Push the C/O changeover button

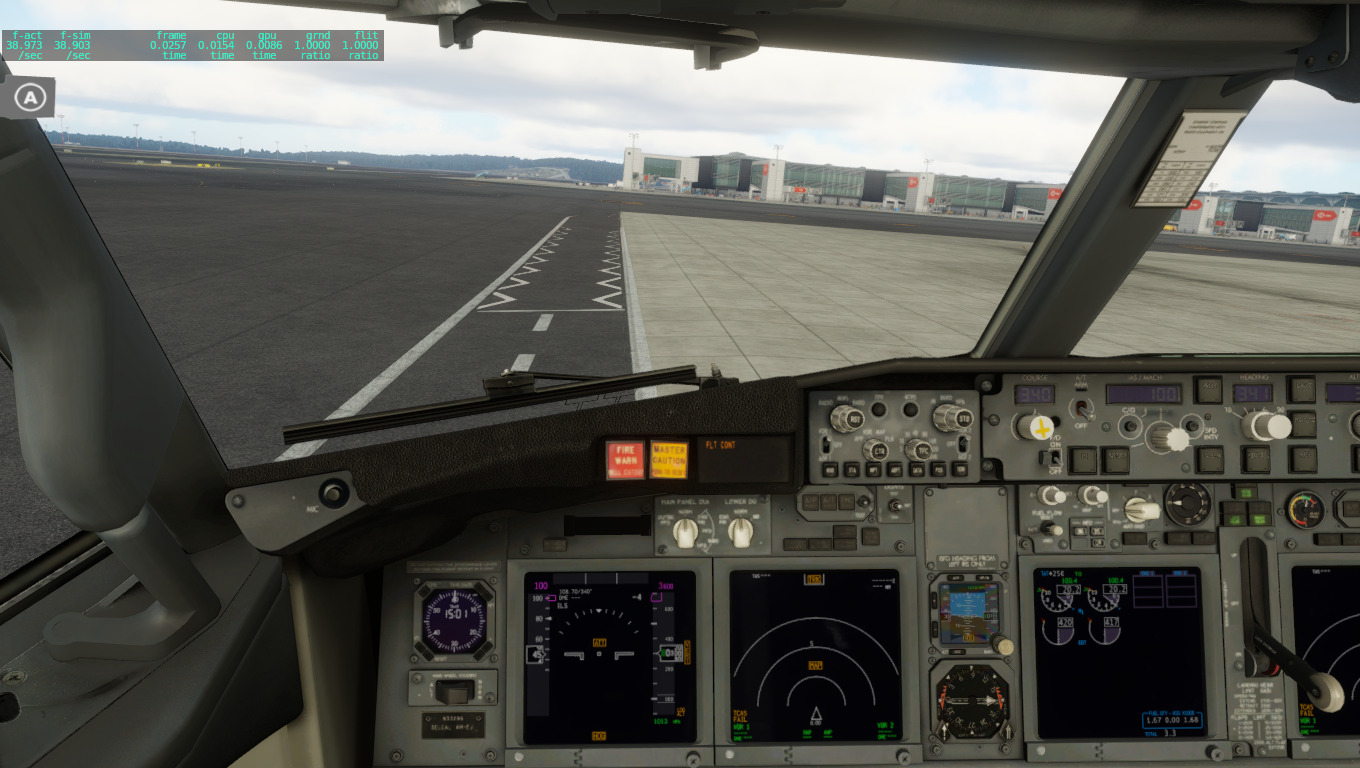coord(1131,426)
